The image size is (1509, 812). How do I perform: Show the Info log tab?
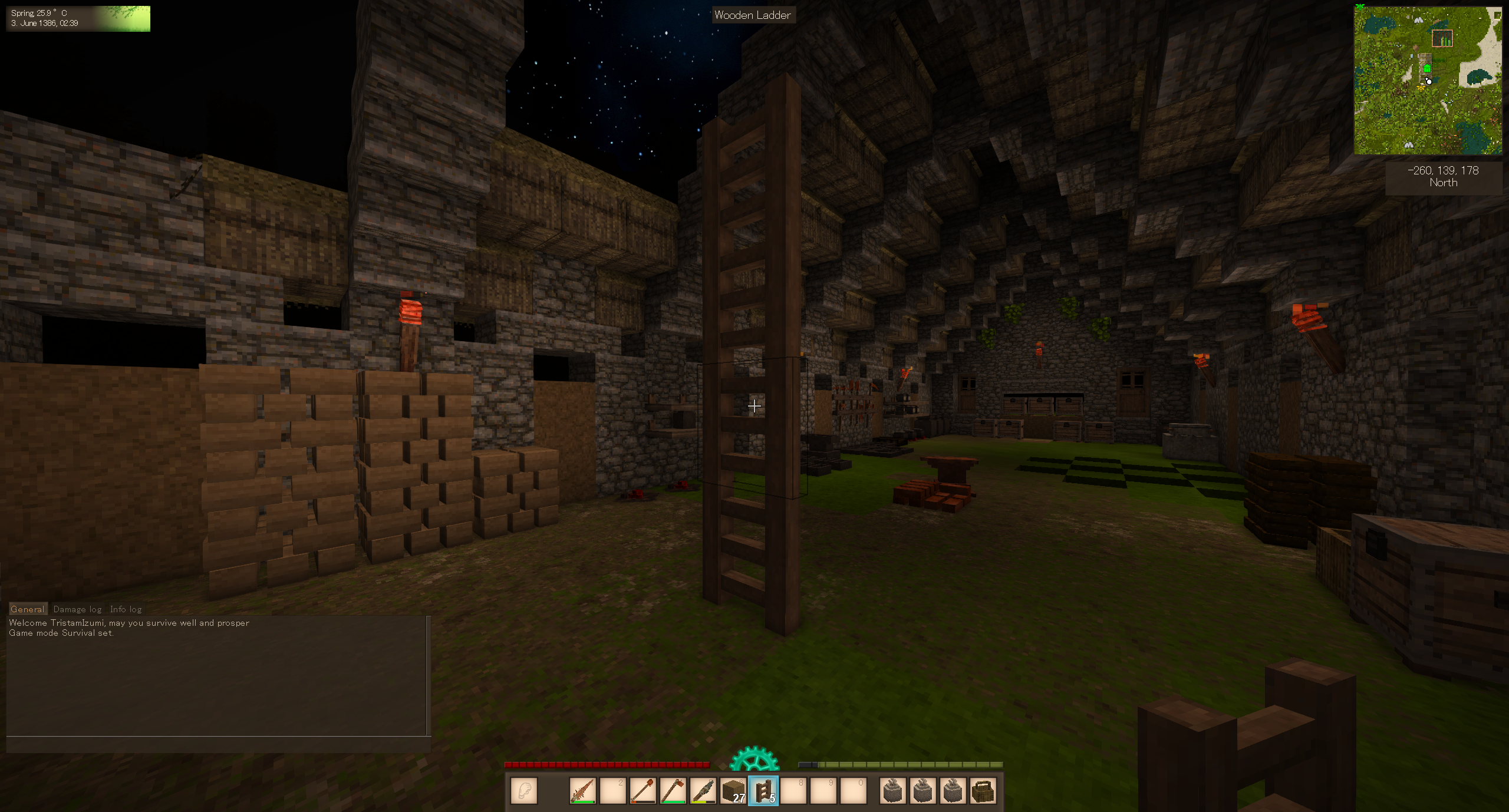pyautogui.click(x=126, y=609)
